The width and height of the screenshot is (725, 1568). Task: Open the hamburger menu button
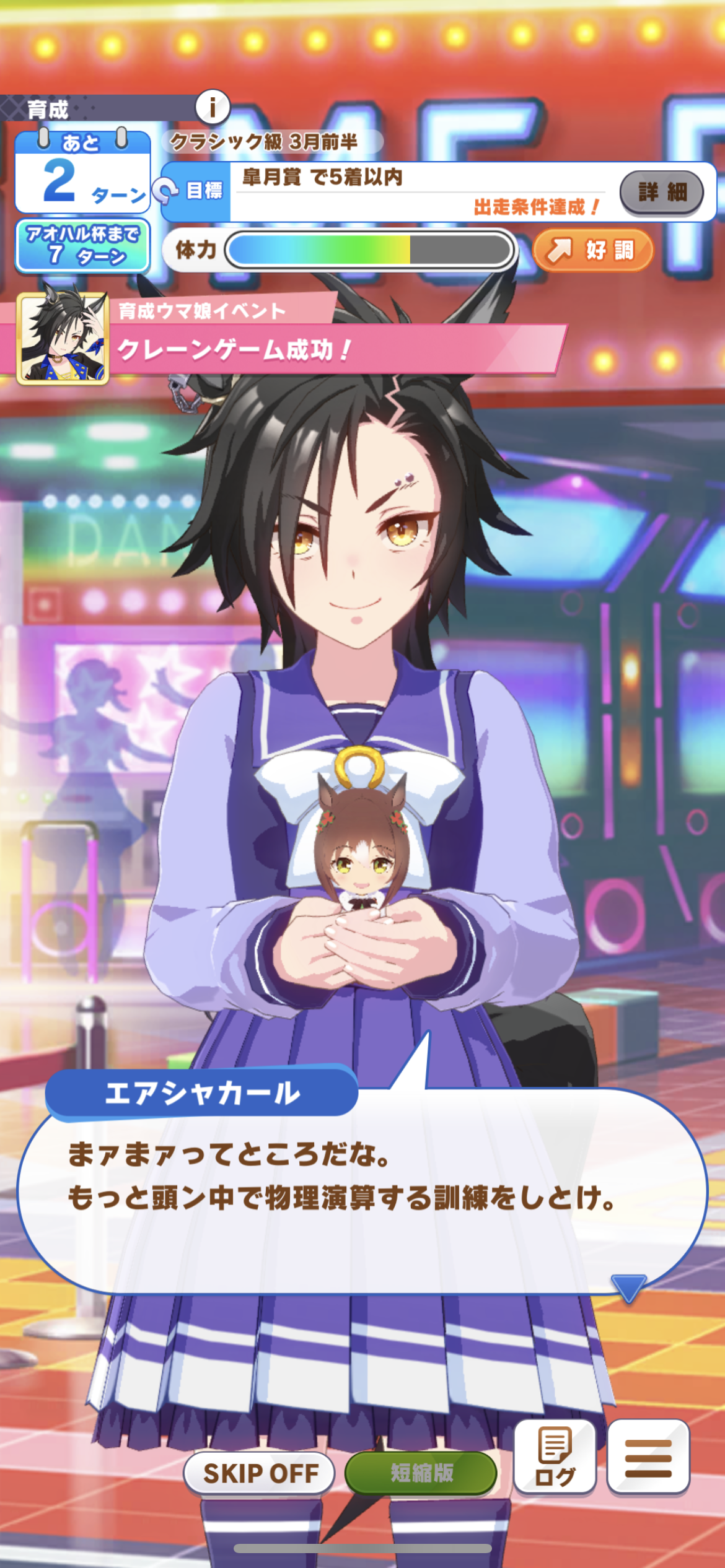coord(648,1458)
